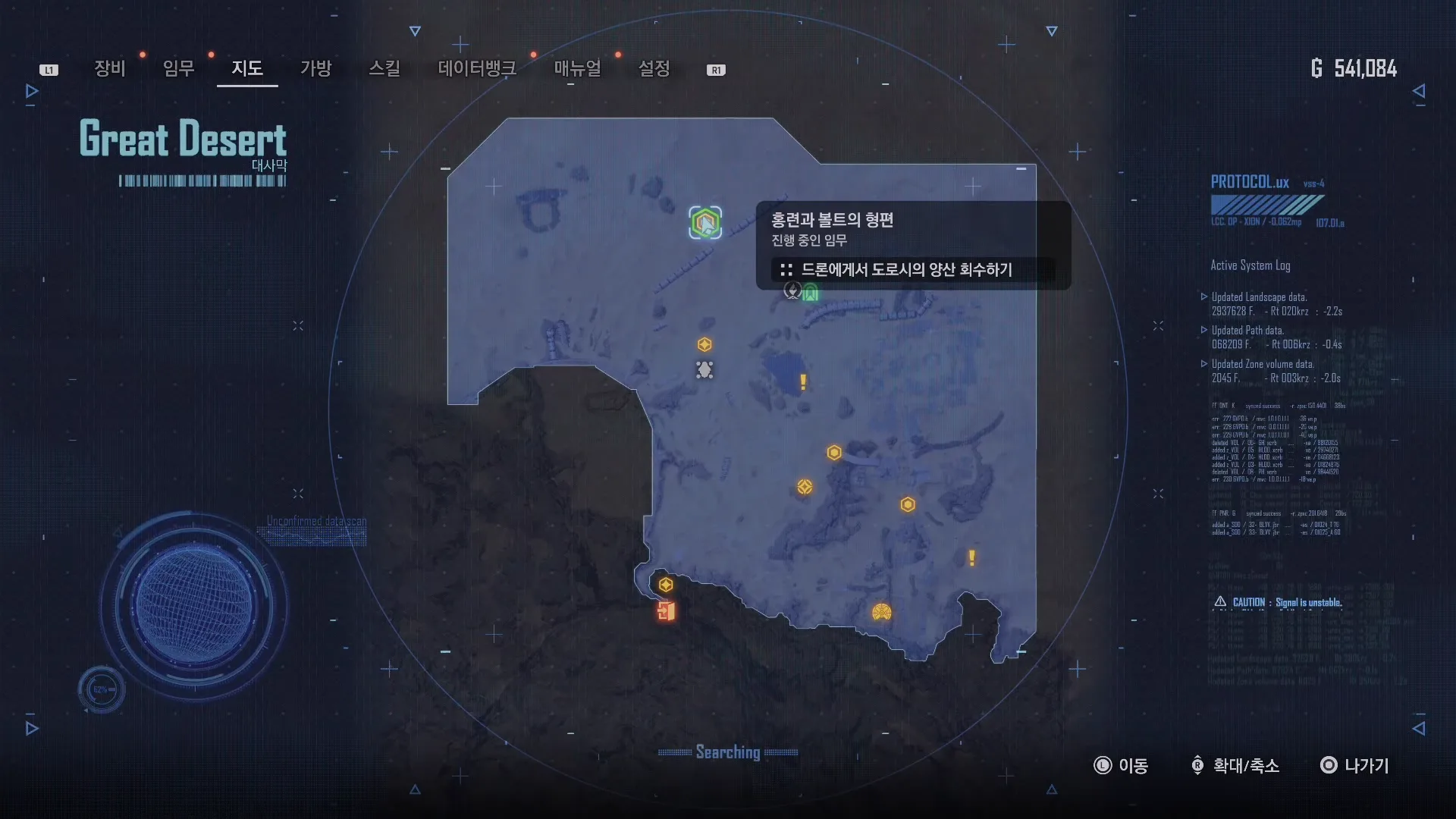Screen dimensions: 1456x819
Task: Select the white creature map marker
Action: tap(704, 370)
